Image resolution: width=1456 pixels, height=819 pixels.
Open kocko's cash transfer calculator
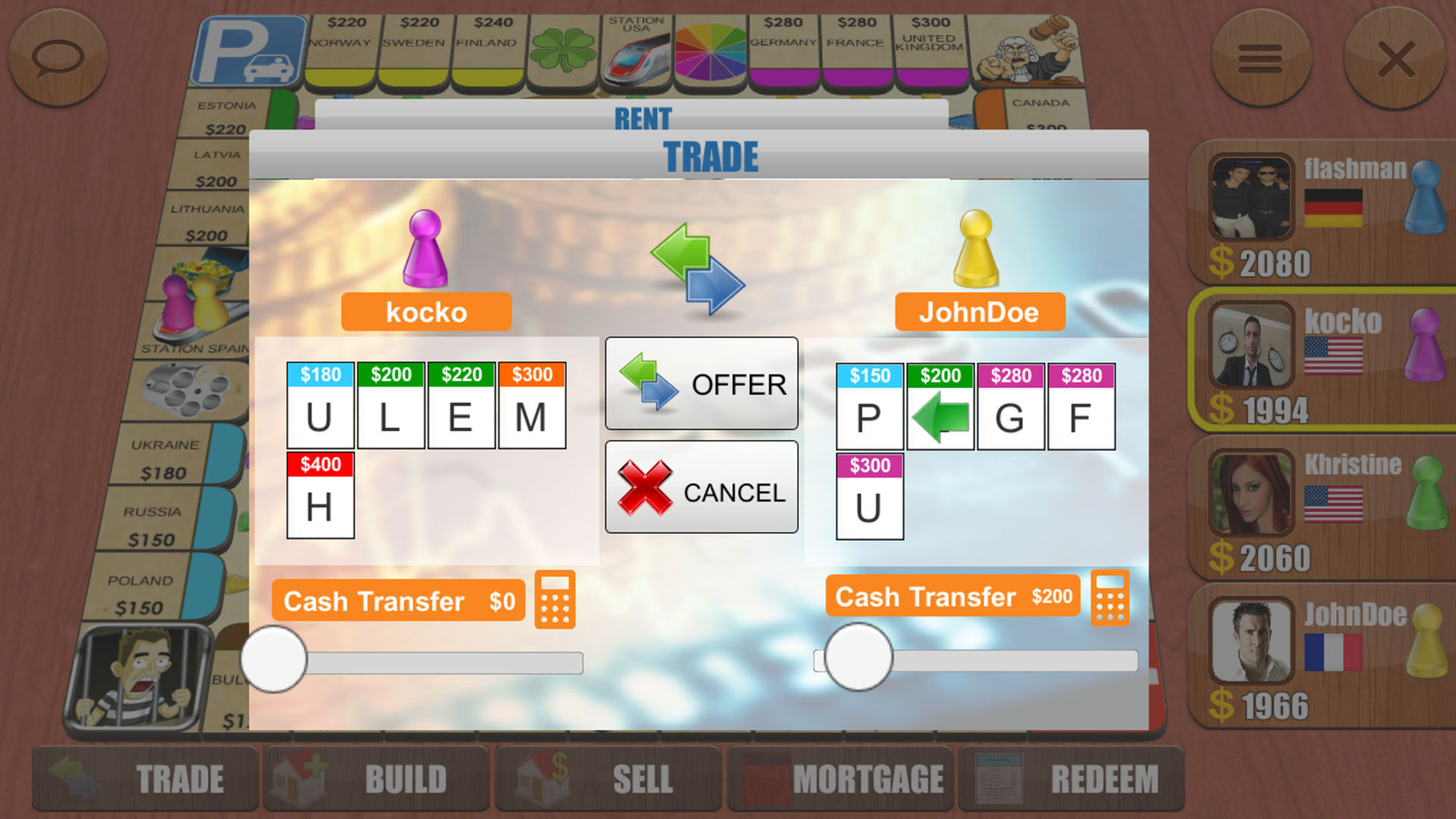coord(556,599)
